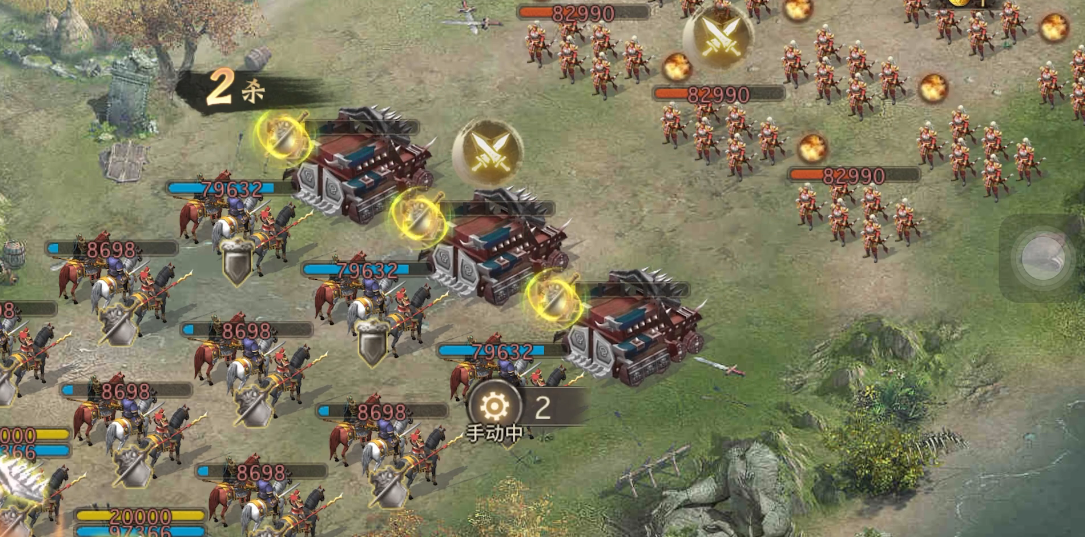Toggle the gear icon labeled 手动中
This screenshot has height=537, width=1085.
click(491, 406)
